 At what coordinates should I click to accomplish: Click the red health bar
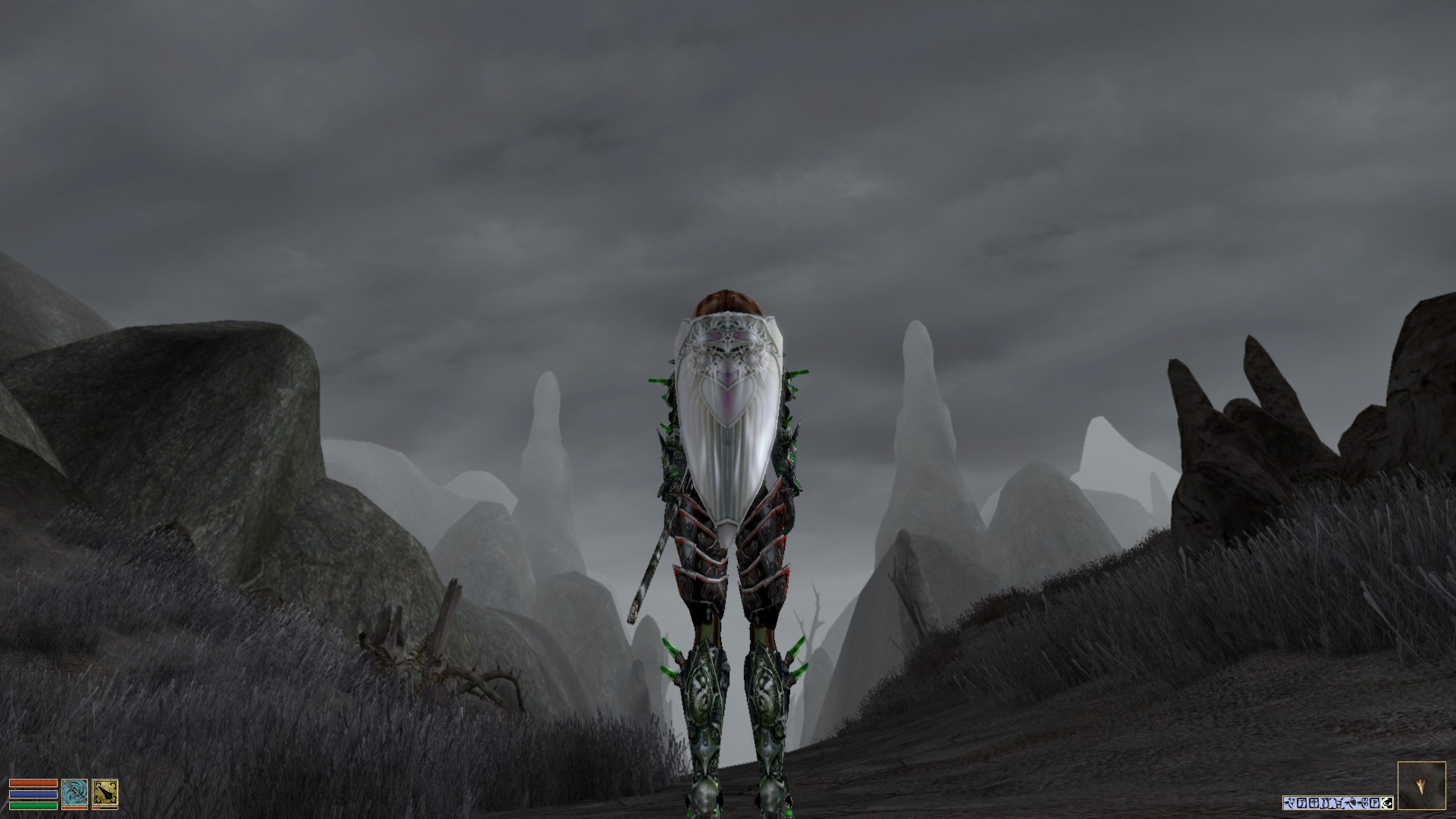coord(33,783)
